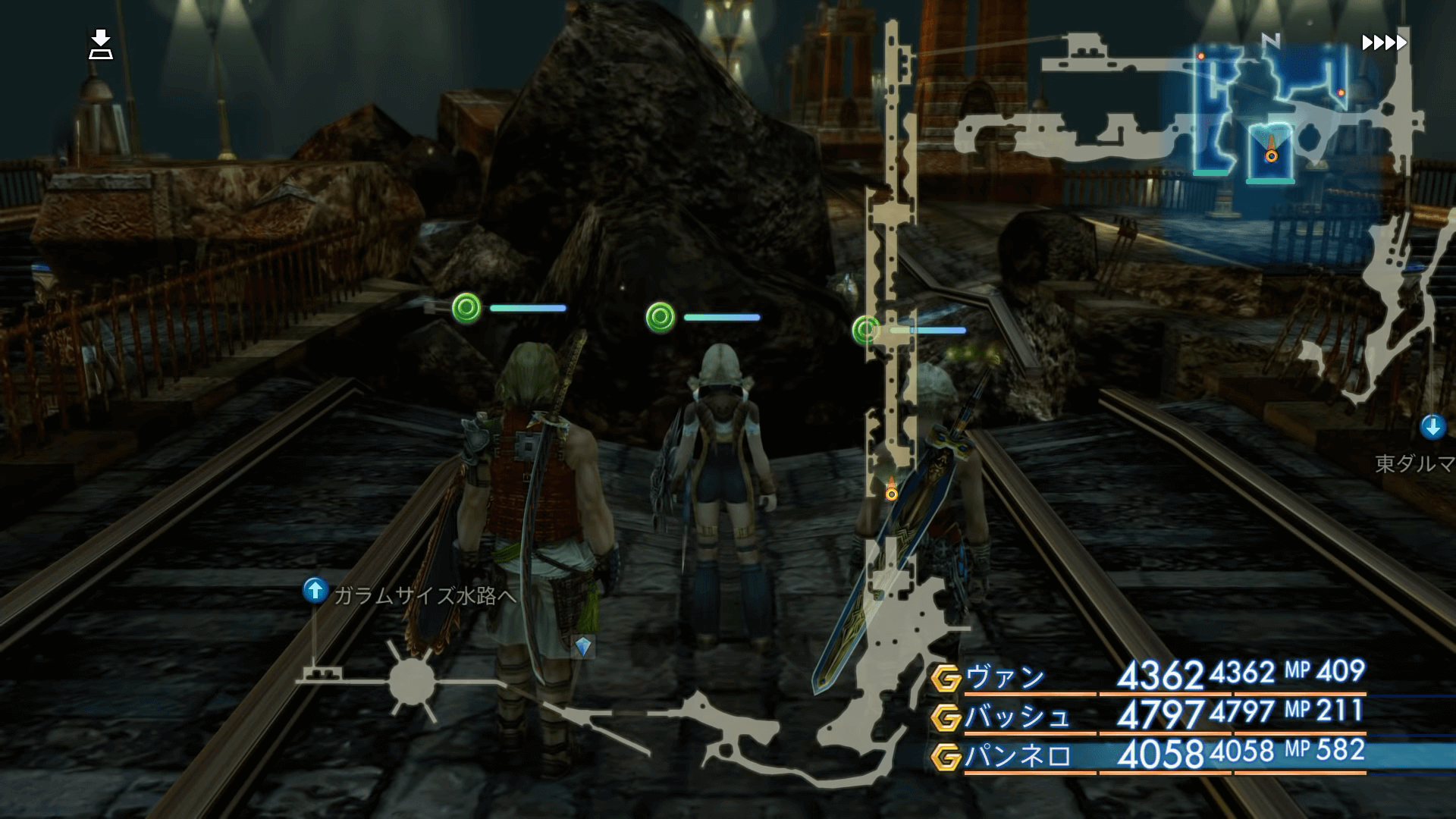Click the blue crystal marker on the map
1456x819 pixels.
click(x=582, y=646)
